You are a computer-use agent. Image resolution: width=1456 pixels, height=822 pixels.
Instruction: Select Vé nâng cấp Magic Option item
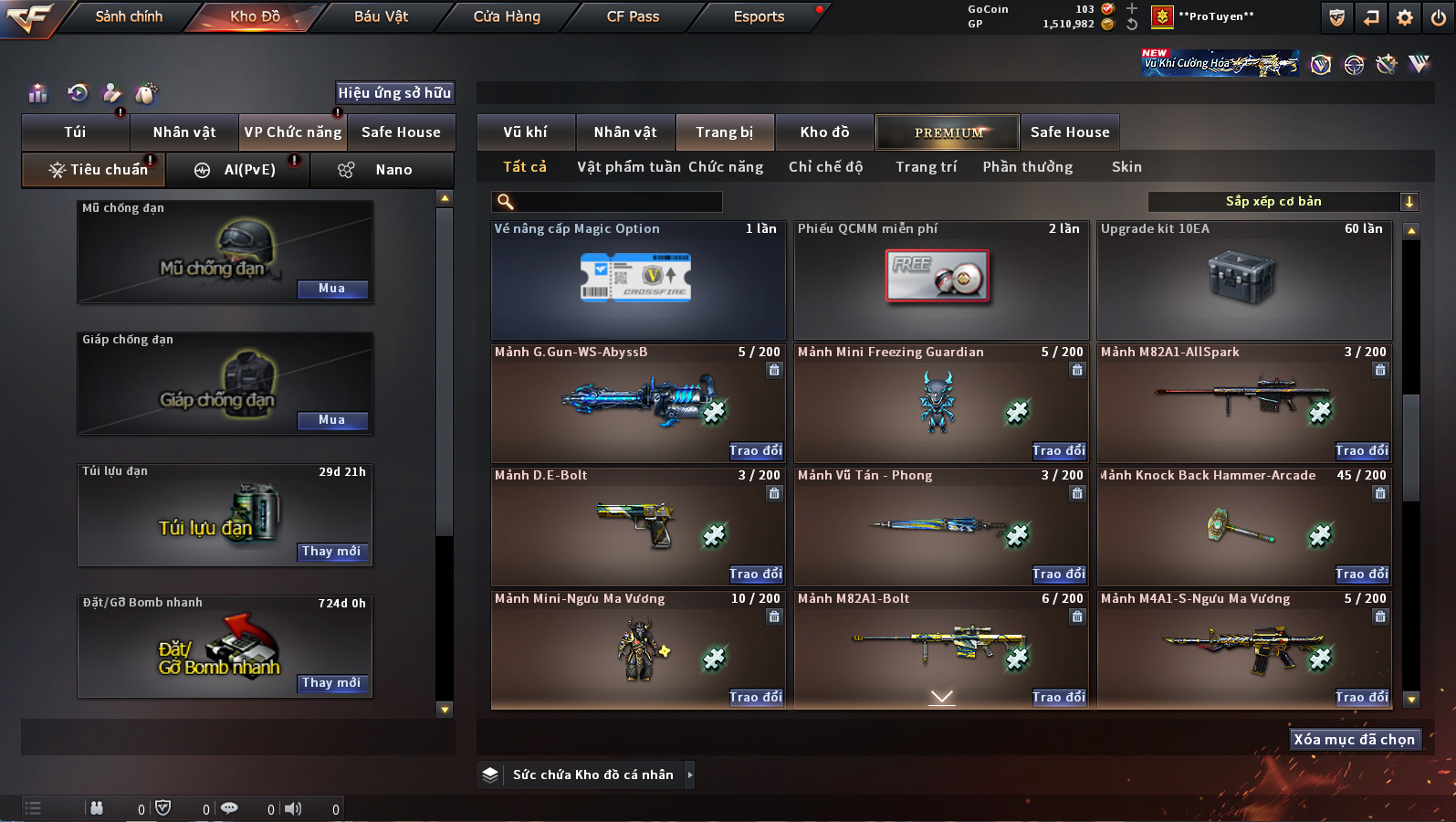point(637,279)
